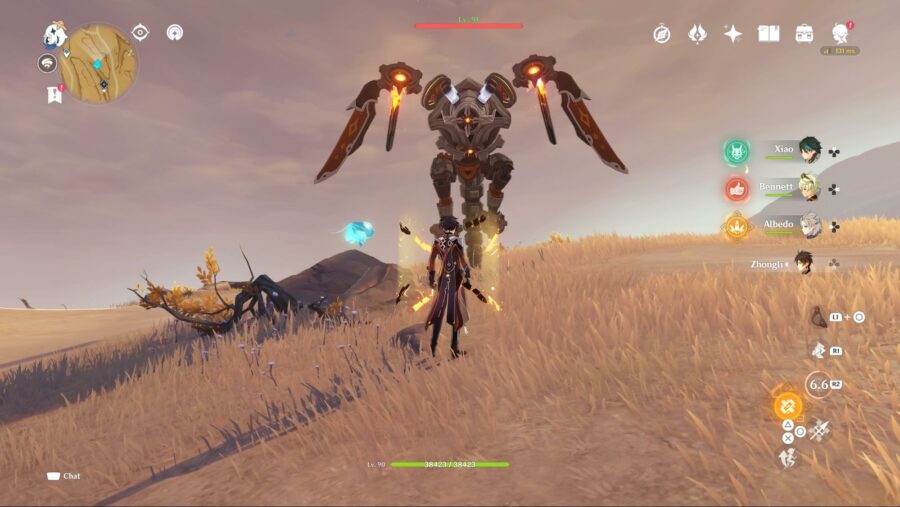Open the Chat box
The height and width of the screenshot is (507, 900).
pyautogui.click(x=63, y=476)
